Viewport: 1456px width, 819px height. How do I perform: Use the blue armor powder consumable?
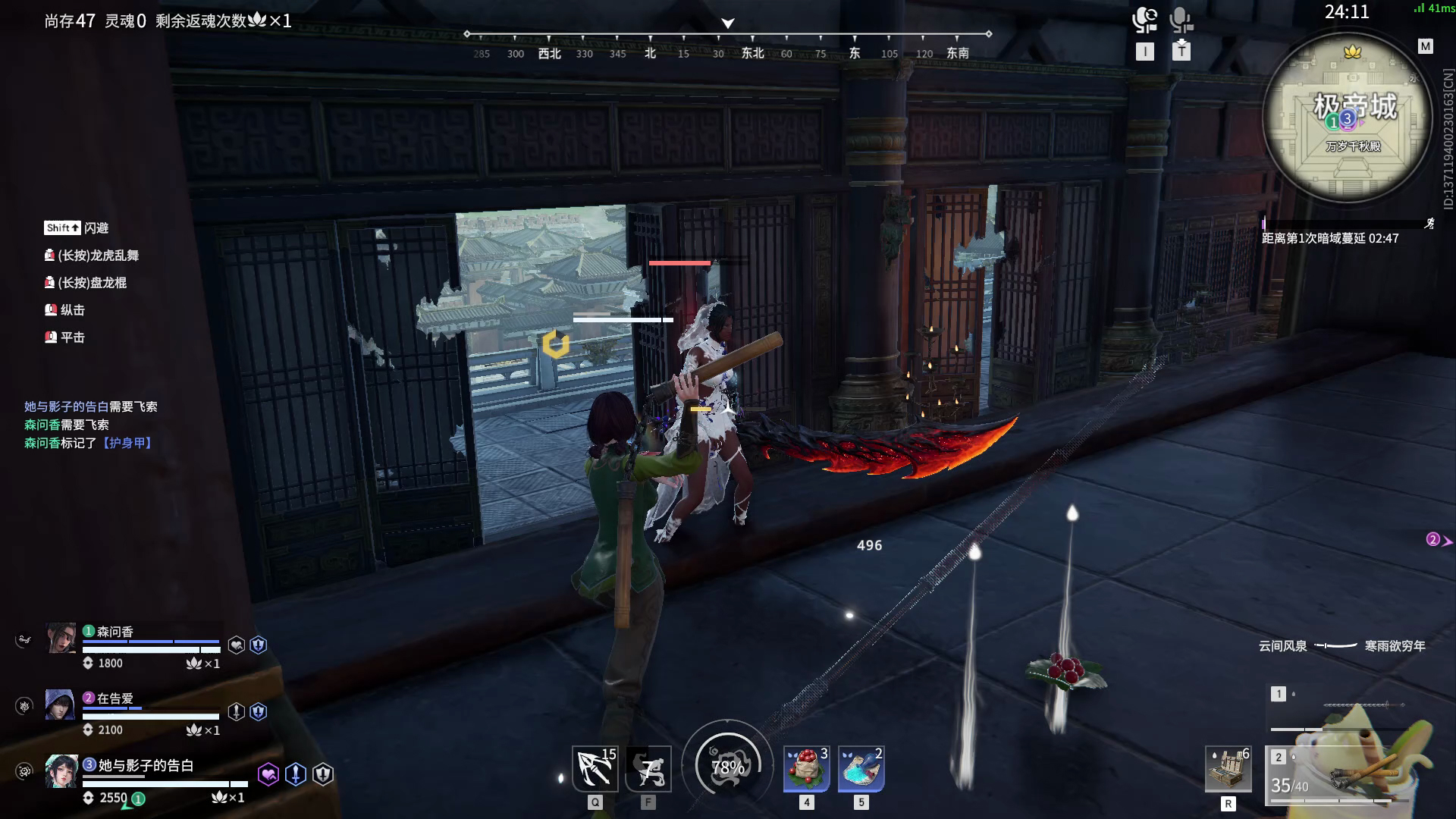coord(861,768)
